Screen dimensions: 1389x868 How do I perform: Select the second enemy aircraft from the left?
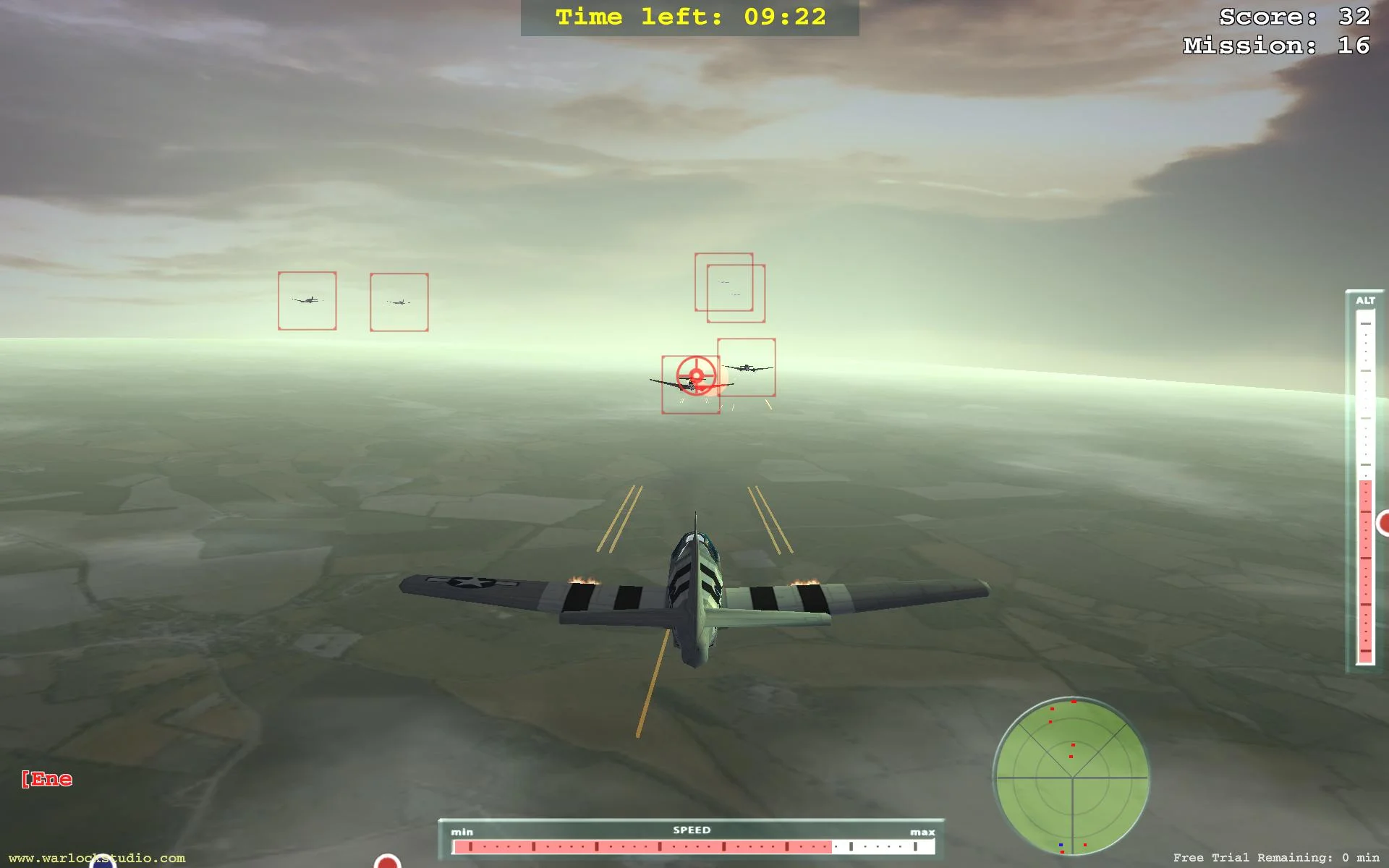[x=399, y=301]
